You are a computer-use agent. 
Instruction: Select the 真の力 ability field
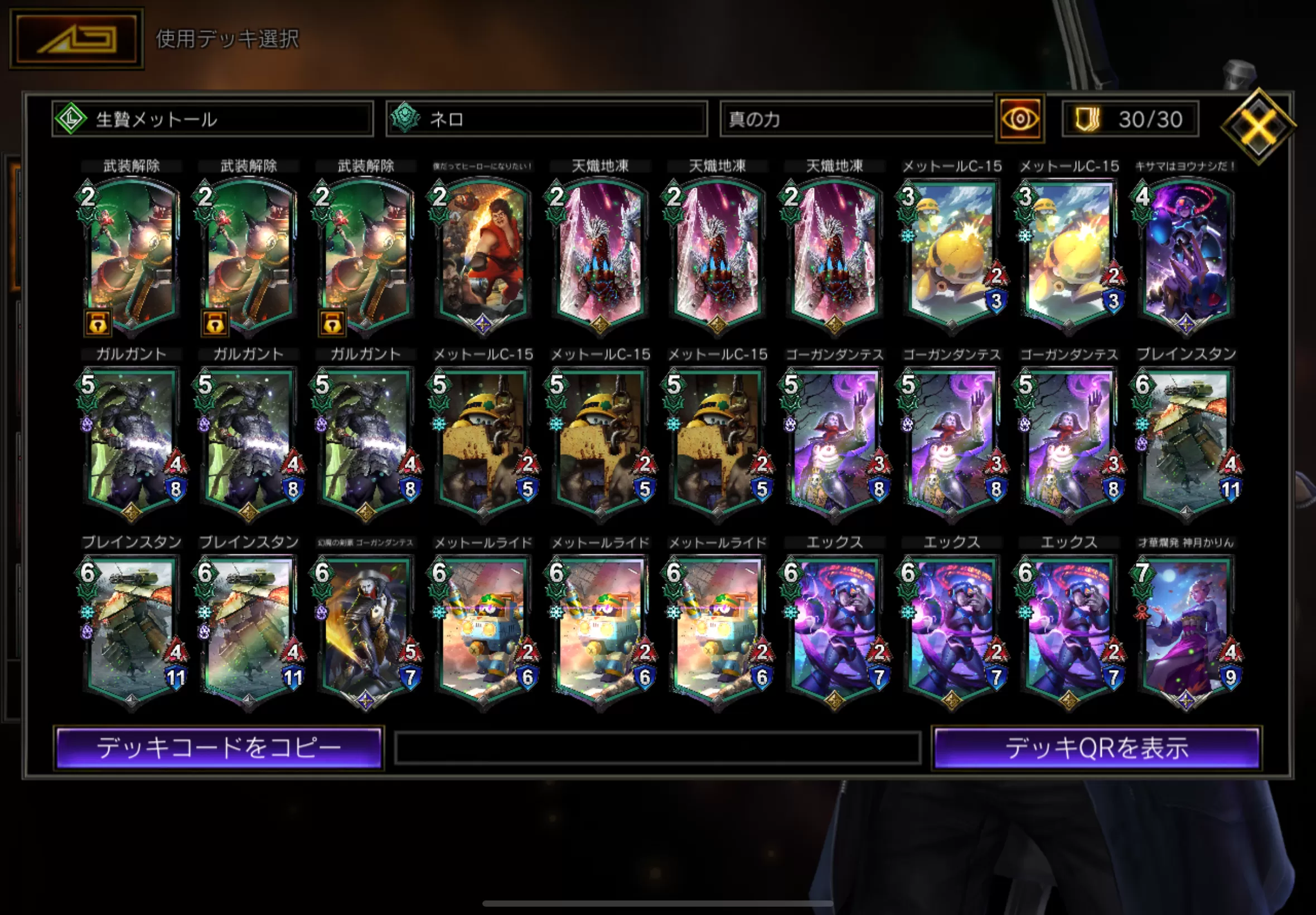[x=857, y=119]
